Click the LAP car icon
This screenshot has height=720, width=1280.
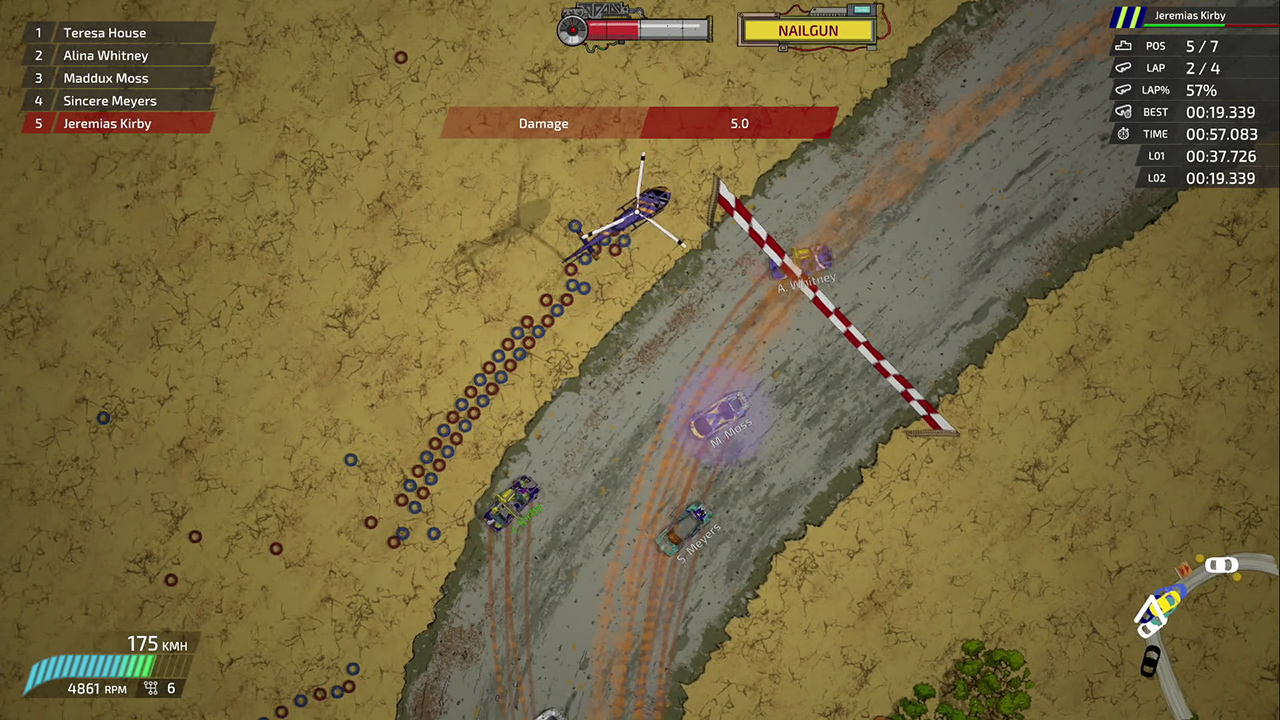click(1124, 67)
